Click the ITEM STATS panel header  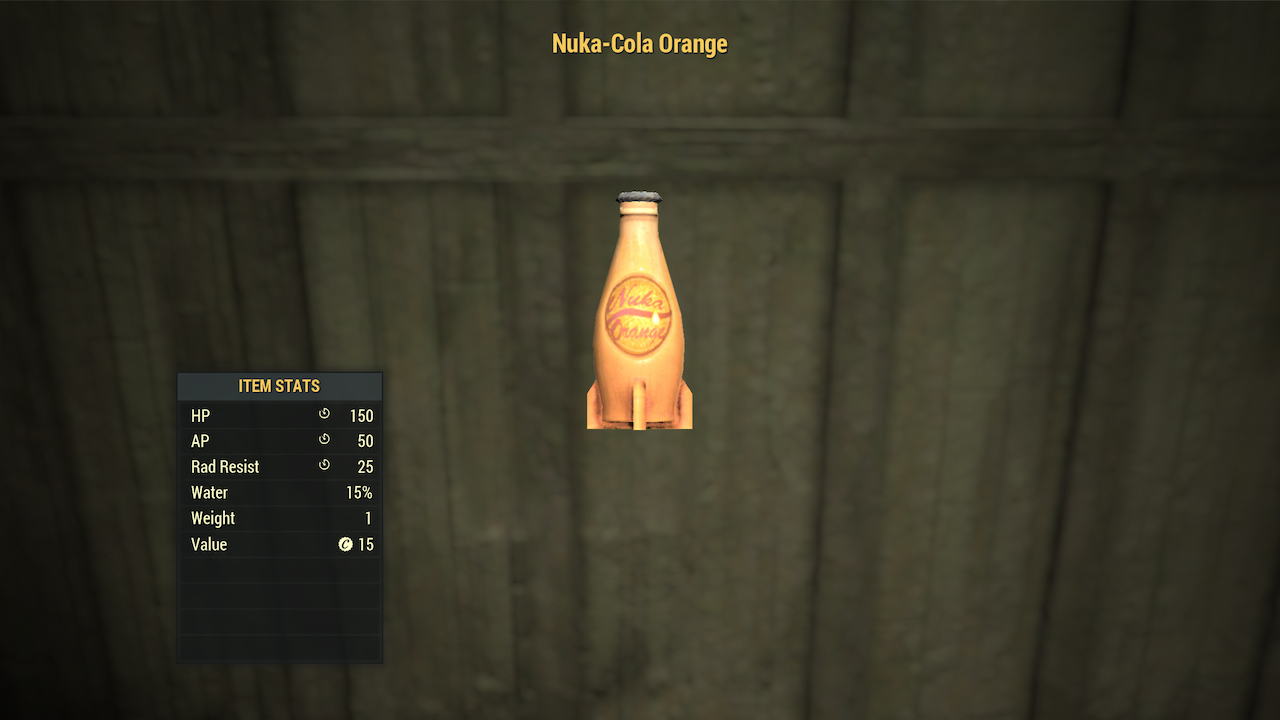pyautogui.click(x=280, y=386)
